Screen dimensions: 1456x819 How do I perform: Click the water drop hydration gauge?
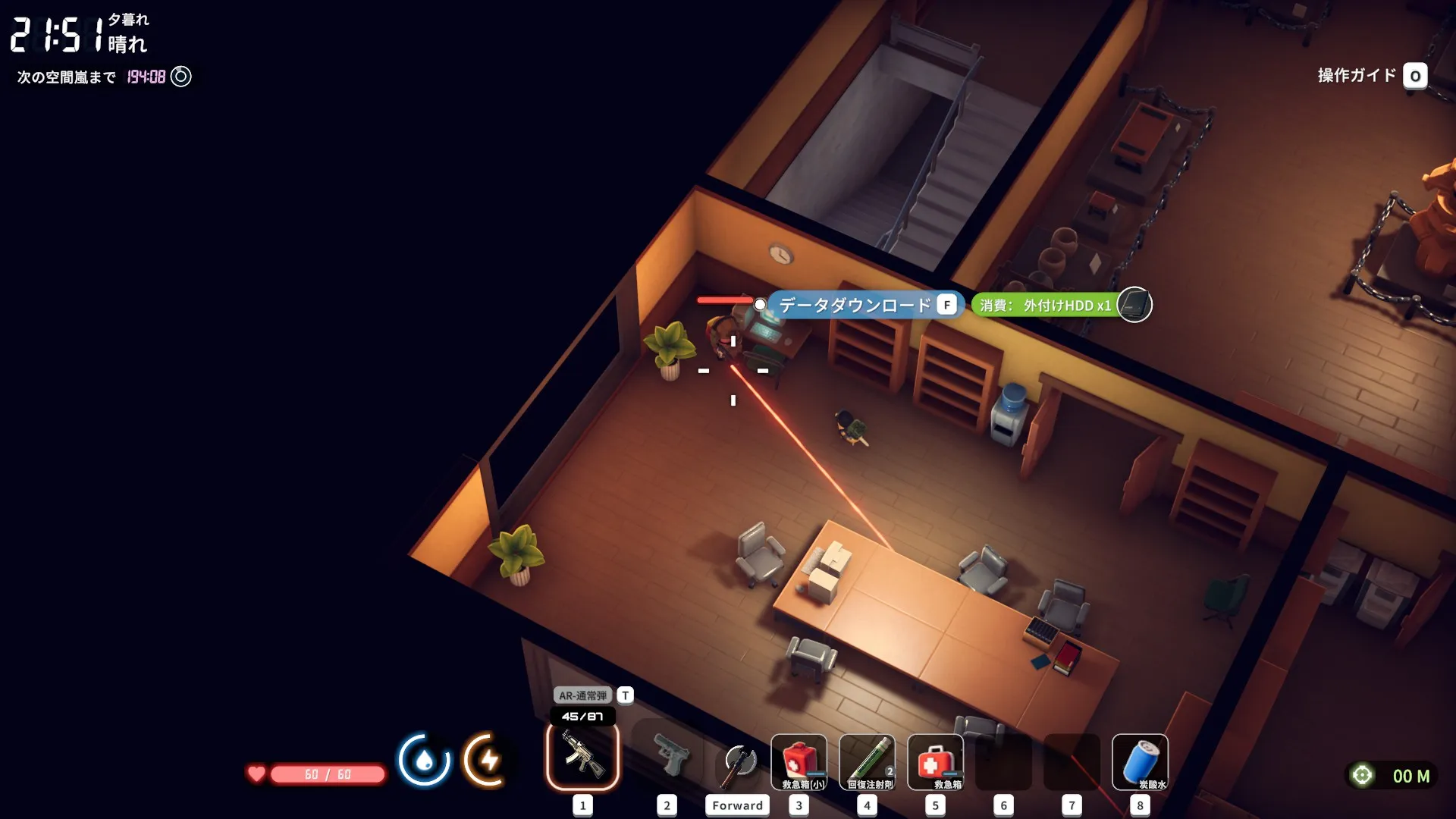pos(424,759)
